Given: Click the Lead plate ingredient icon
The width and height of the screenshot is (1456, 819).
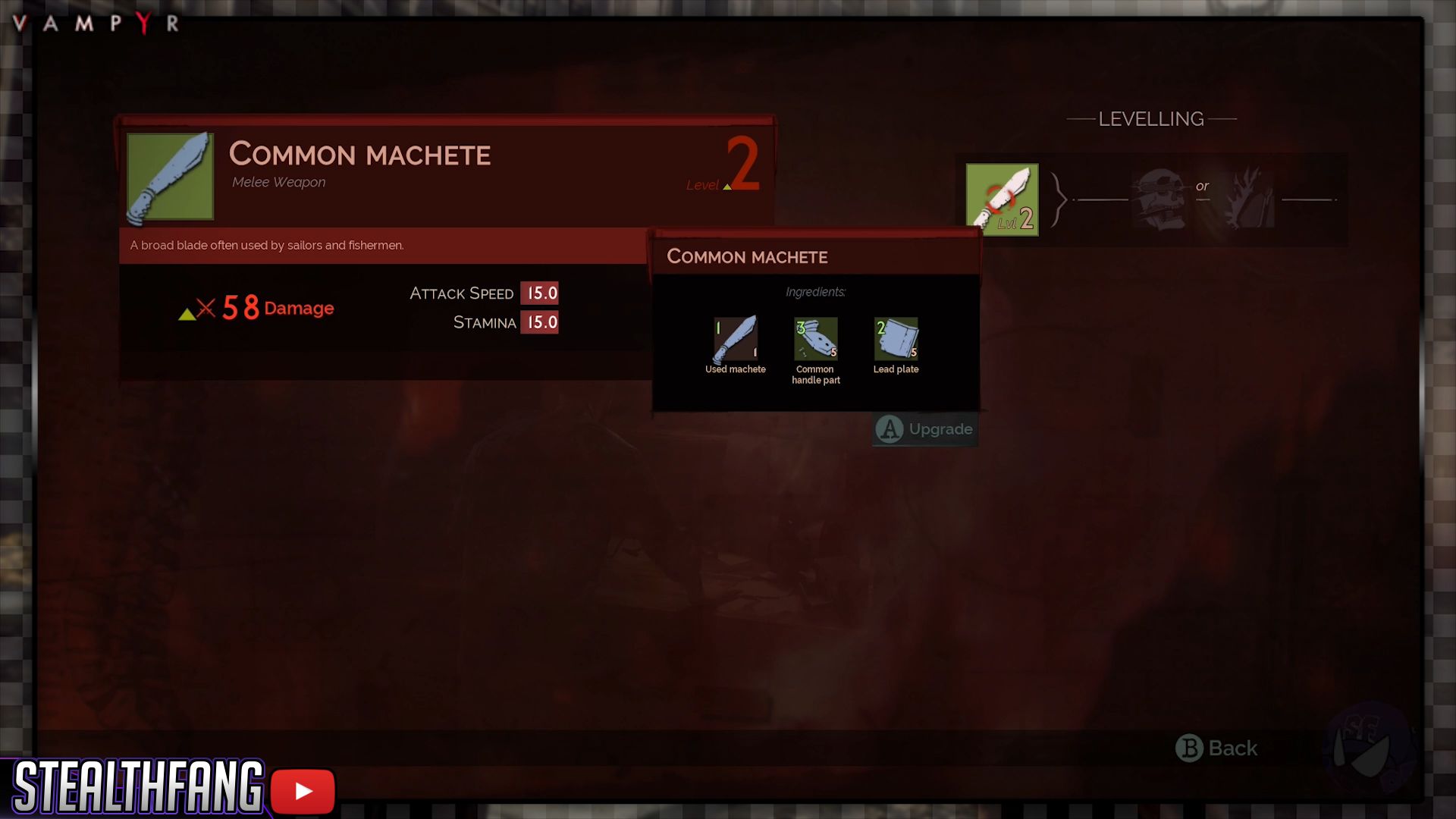Looking at the screenshot, I should tap(896, 339).
